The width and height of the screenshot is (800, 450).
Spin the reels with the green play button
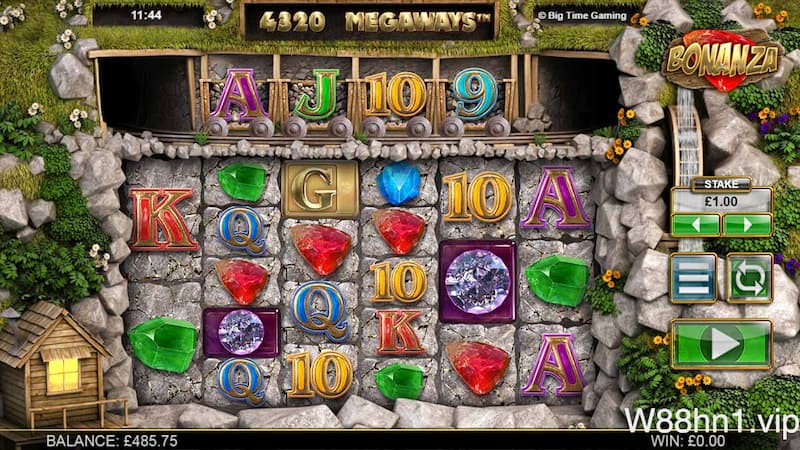pyautogui.click(x=721, y=345)
